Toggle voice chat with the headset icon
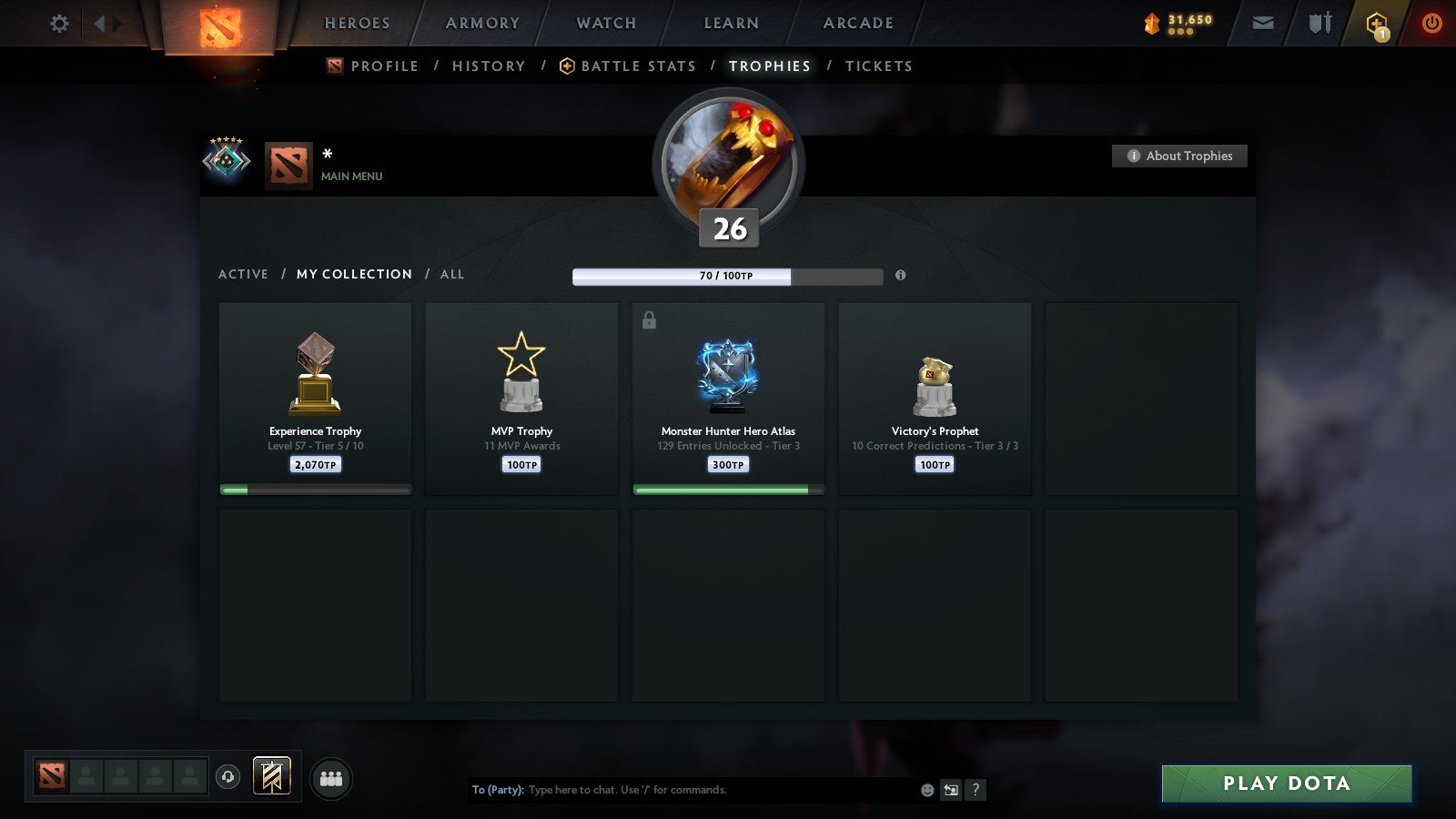The height and width of the screenshot is (819, 1456). coord(226,778)
